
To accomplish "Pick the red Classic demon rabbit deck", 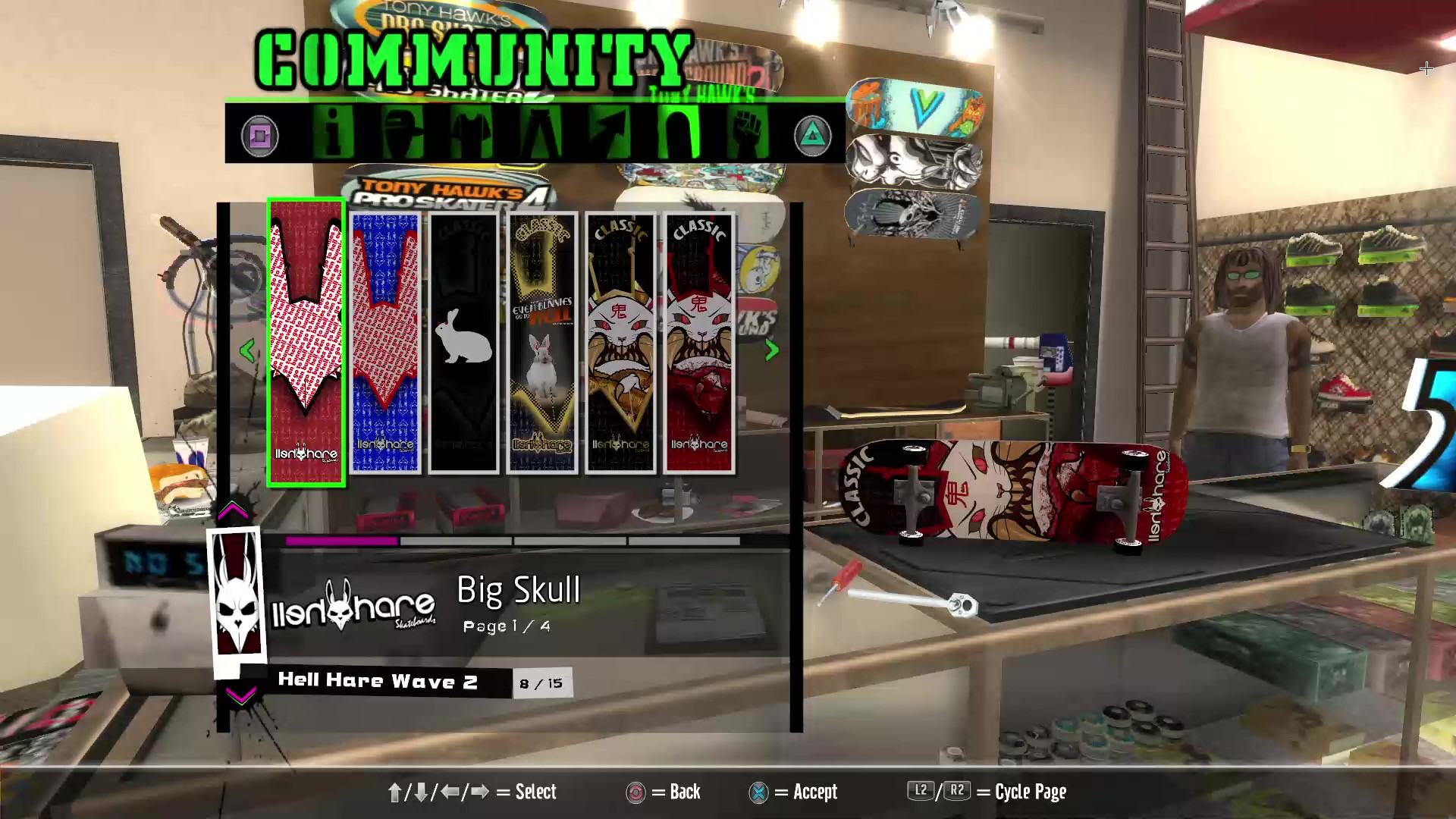I will [x=699, y=343].
